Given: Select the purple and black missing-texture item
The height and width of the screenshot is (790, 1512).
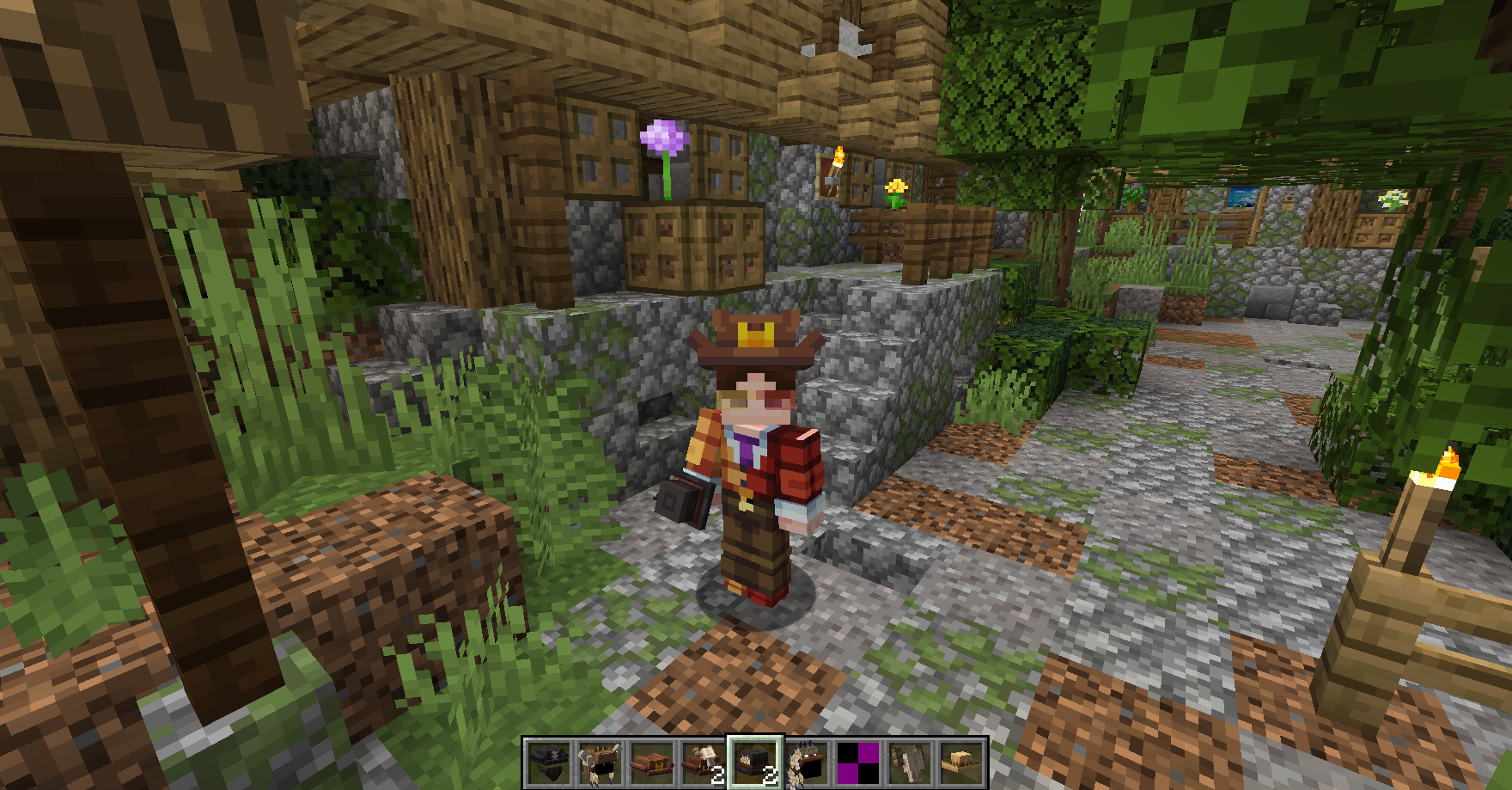Looking at the screenshot, I should [858, 762].
